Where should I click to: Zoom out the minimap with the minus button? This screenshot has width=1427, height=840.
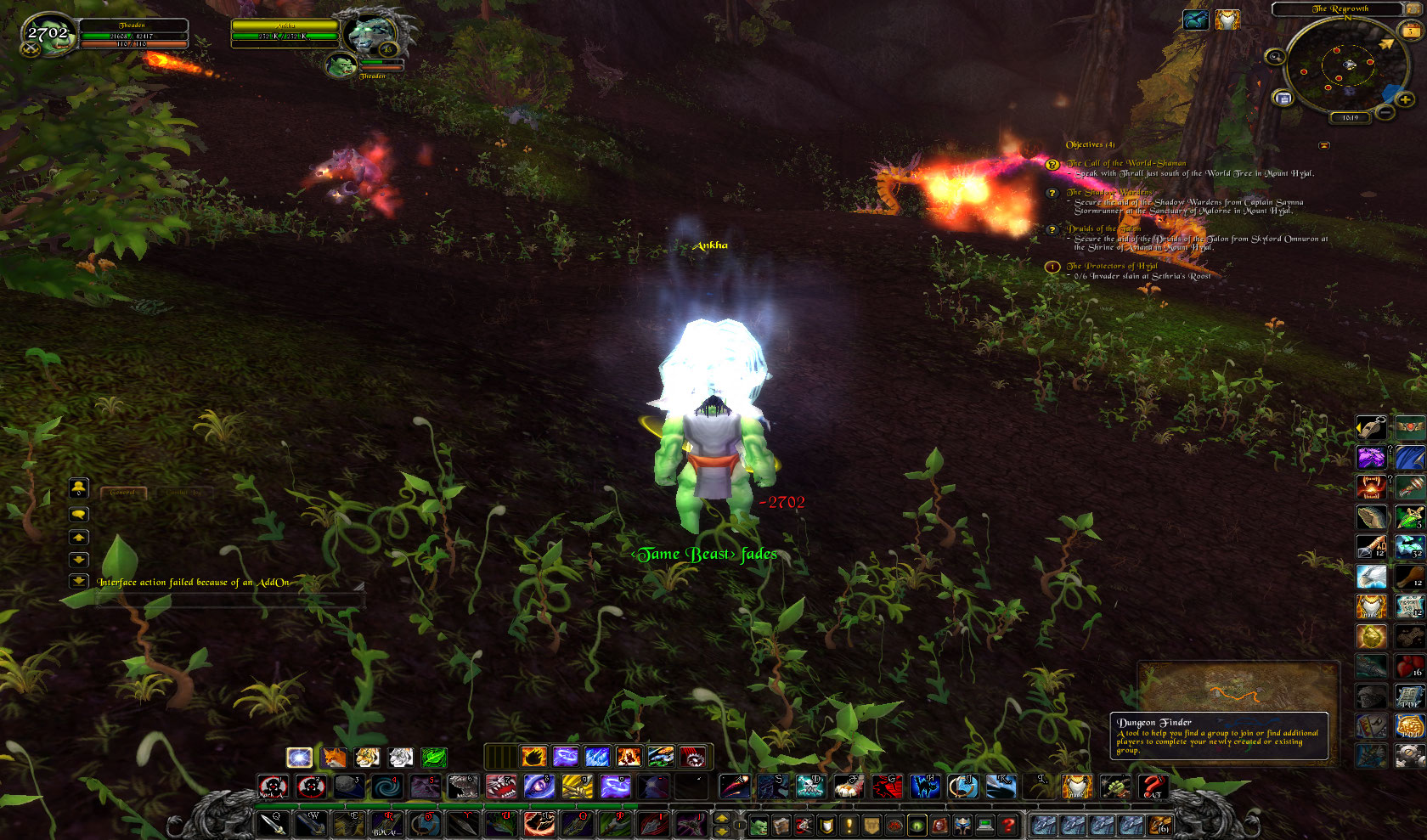[1385, 111]
